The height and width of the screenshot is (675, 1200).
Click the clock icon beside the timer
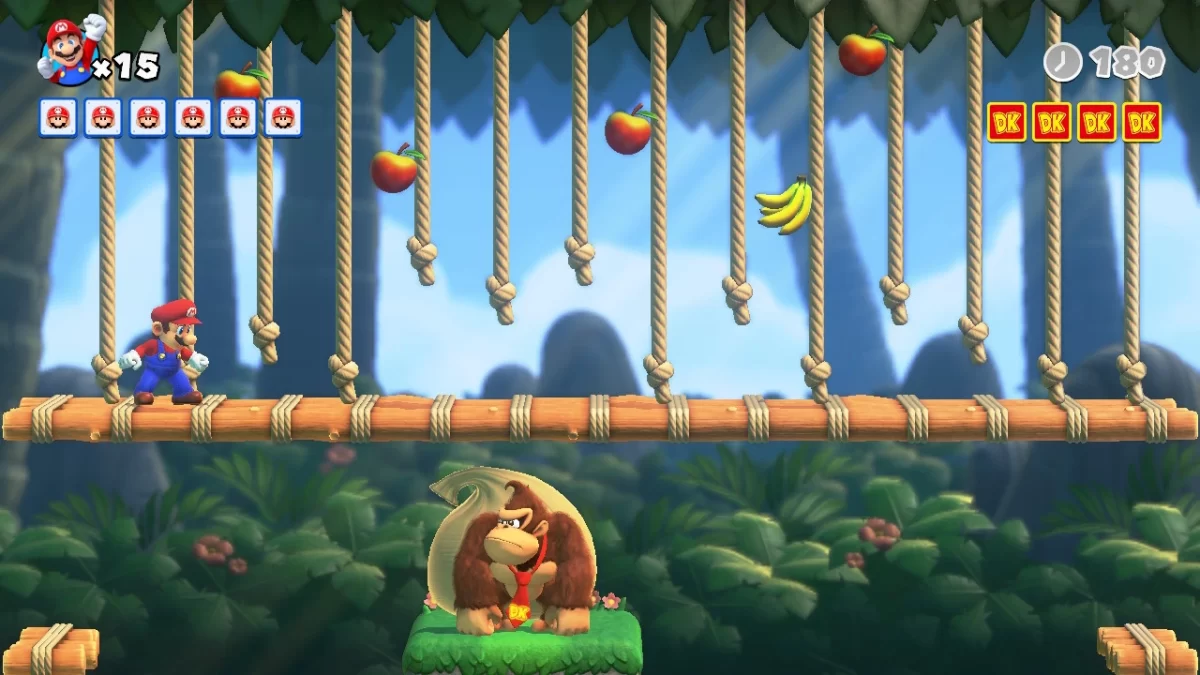1062,62
